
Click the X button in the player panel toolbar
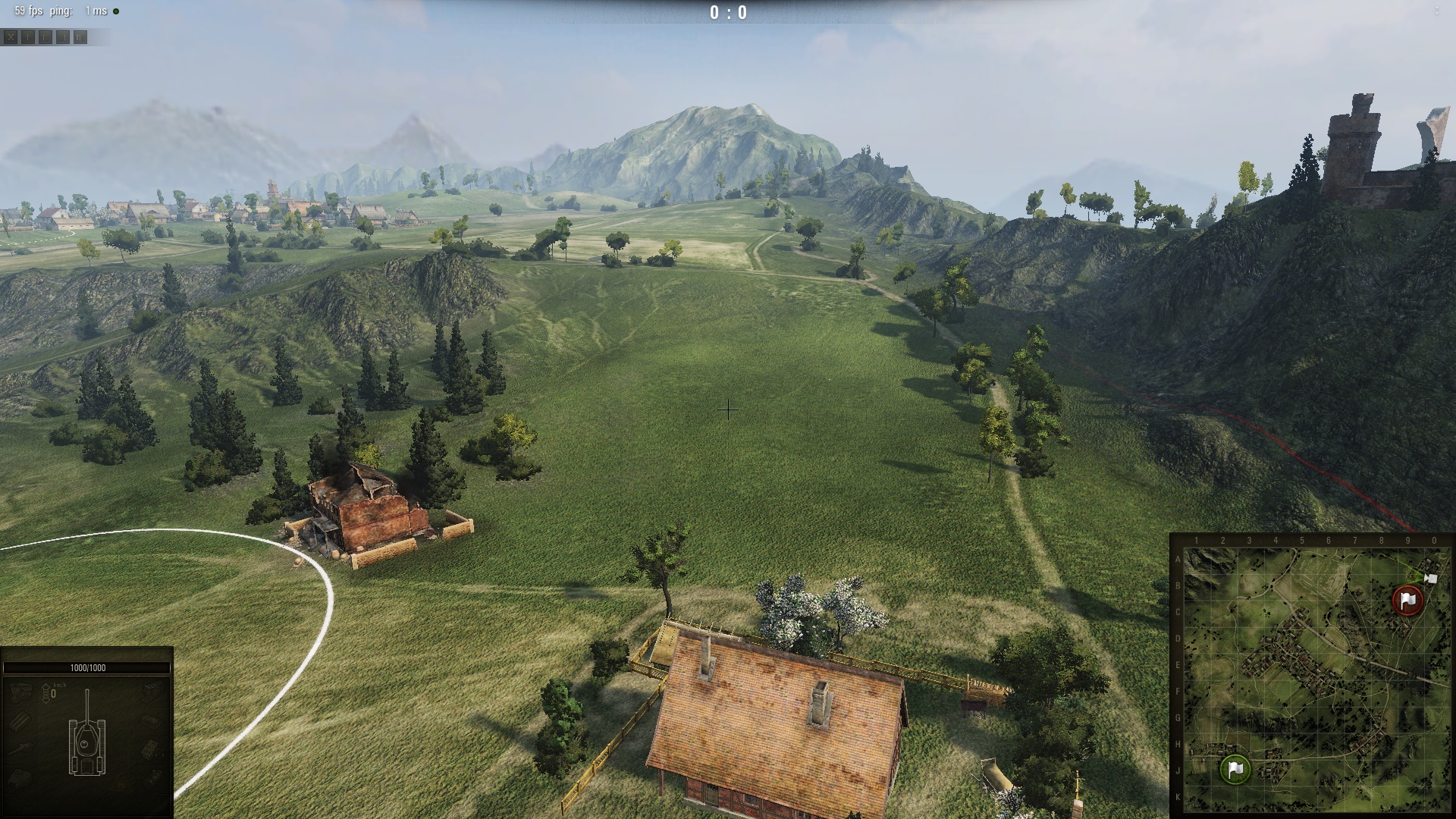(11, 36)
